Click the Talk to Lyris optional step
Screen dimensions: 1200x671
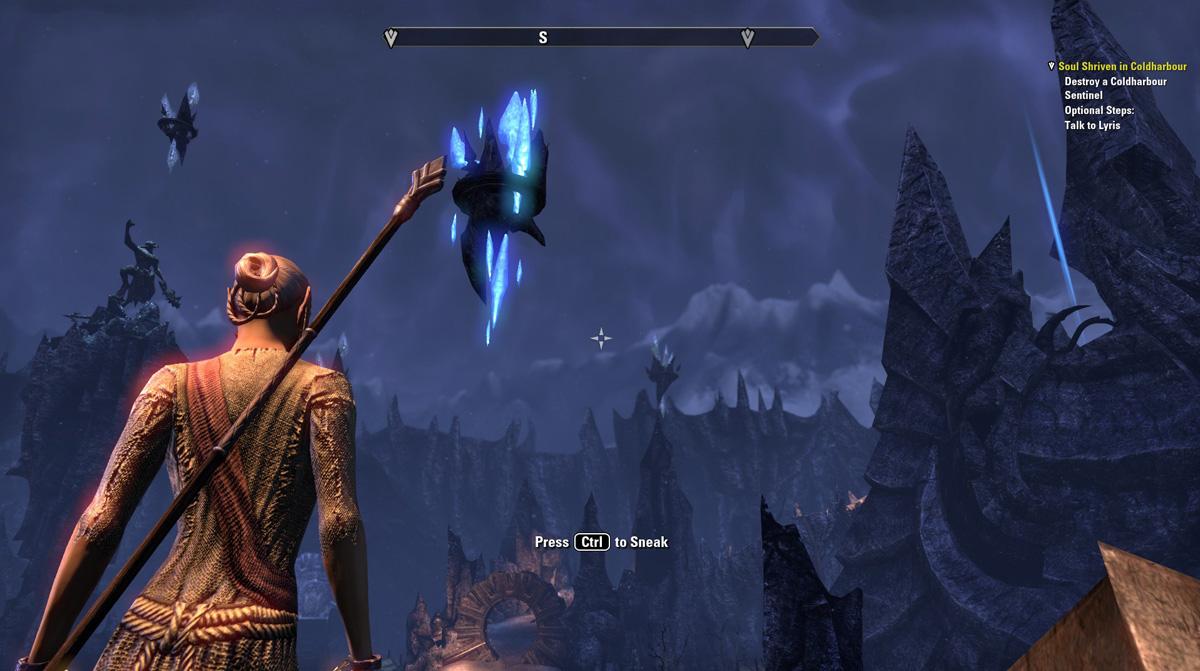(1092, 125)
